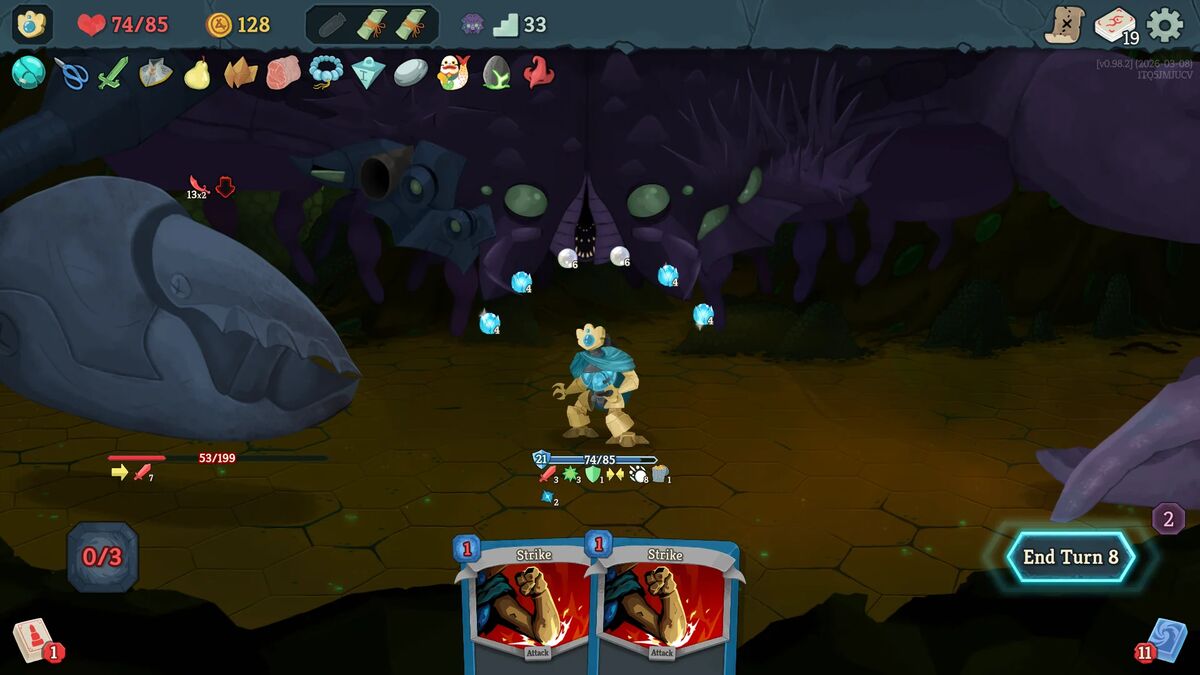Inspect the duck doll relic
Screen dimensions: 1200x675
[453, 73]
